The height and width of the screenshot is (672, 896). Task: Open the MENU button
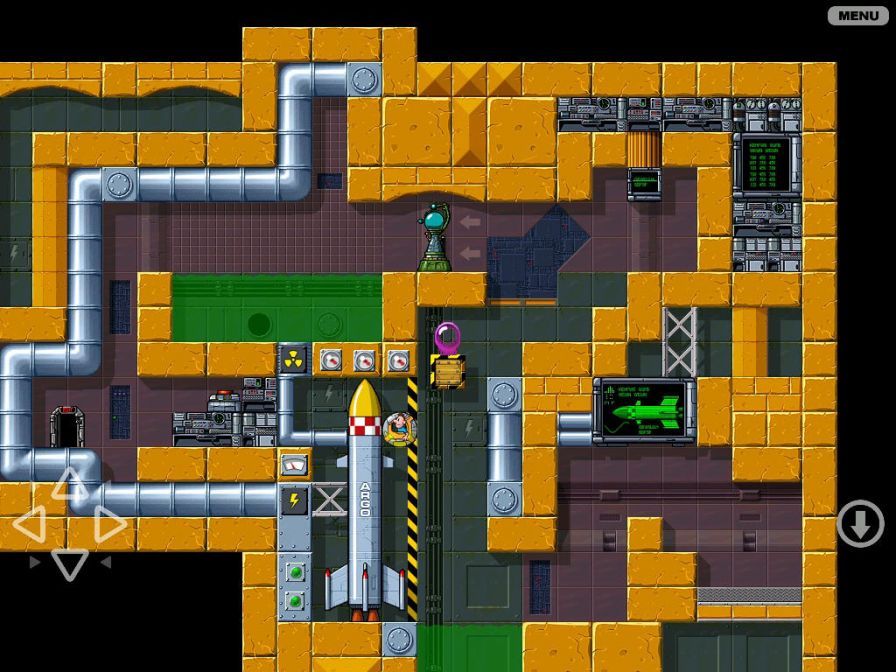(858, 15)
